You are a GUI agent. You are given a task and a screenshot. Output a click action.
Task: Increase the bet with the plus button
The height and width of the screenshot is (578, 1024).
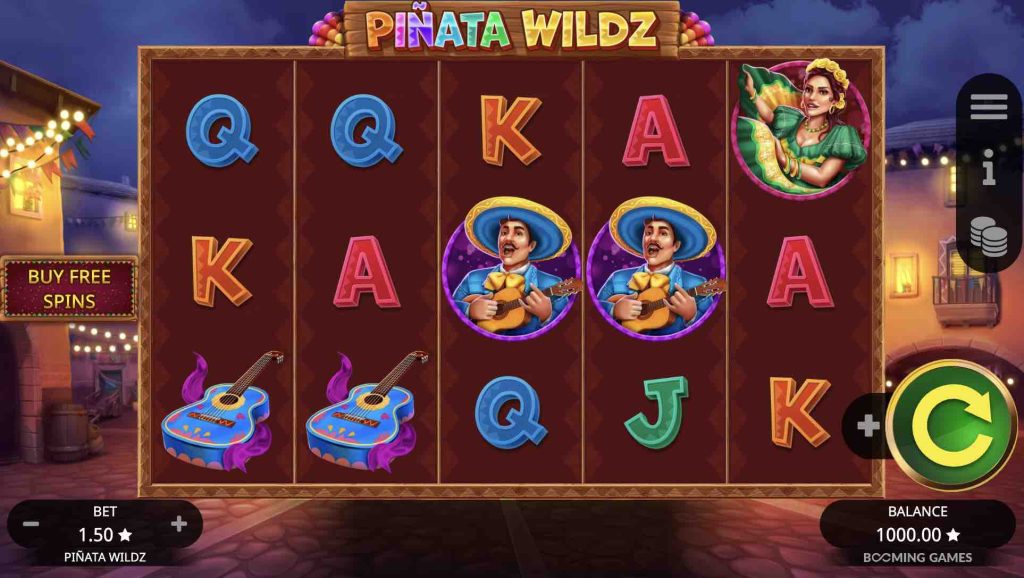pos(179,523)
